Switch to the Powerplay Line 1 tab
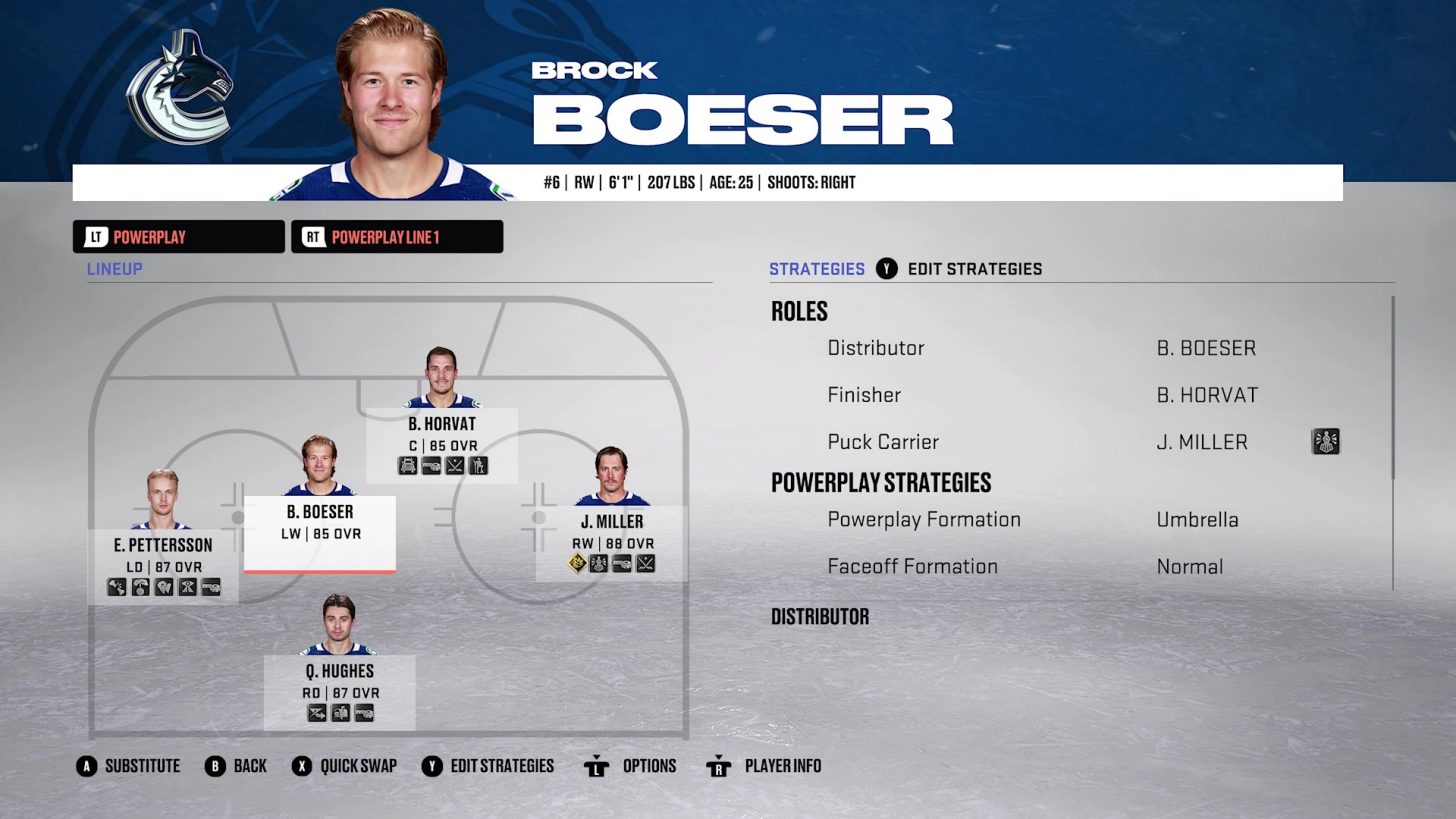 coord(397,237)
